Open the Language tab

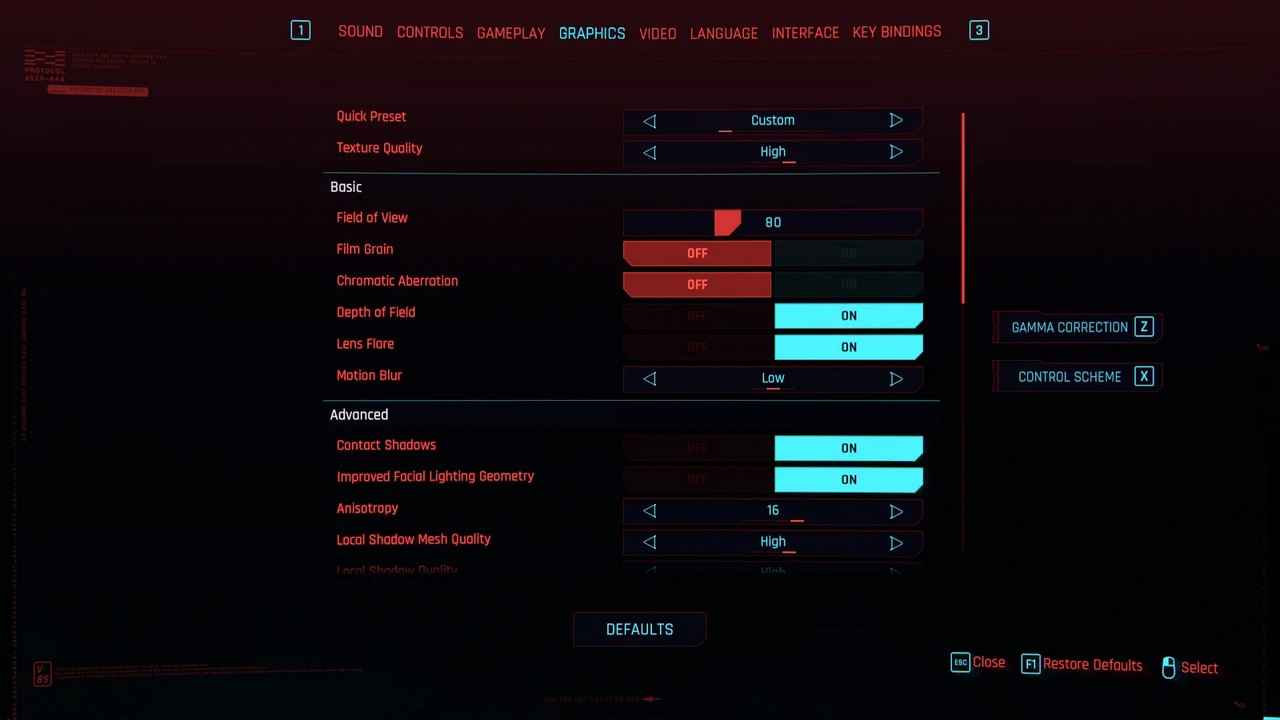724,33
